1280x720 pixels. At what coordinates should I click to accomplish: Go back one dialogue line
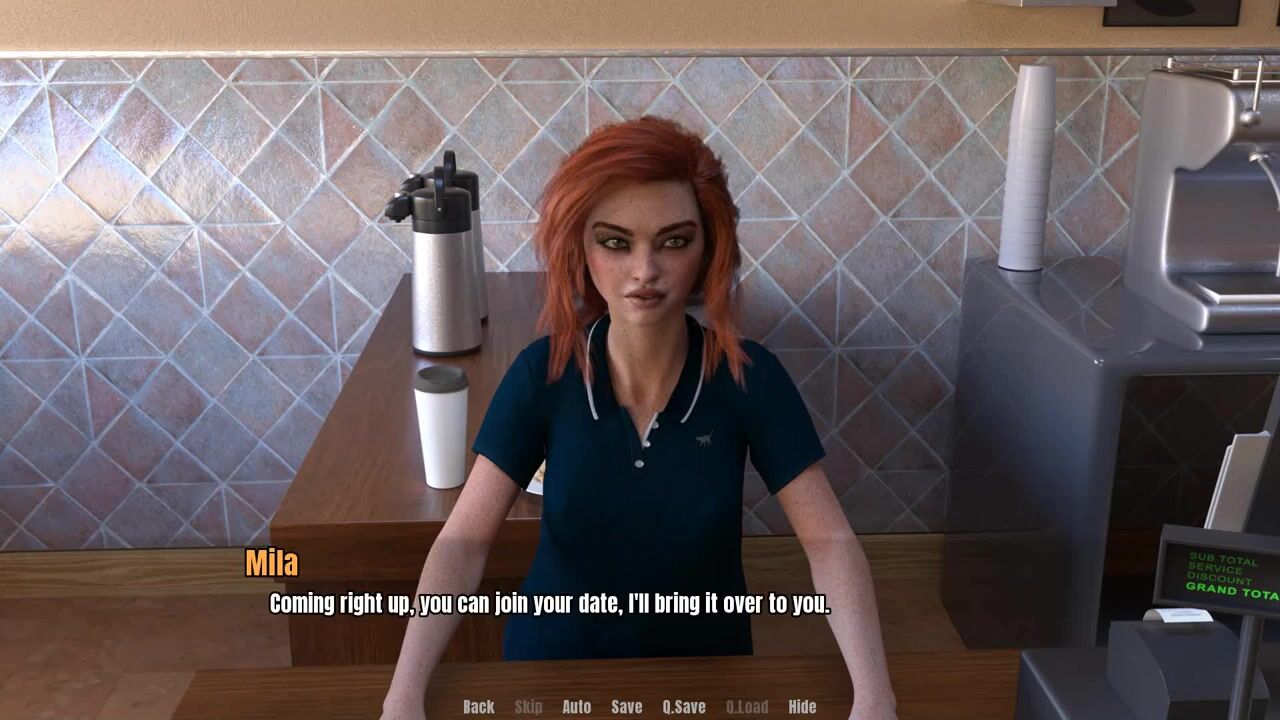(x=478, y=707)
